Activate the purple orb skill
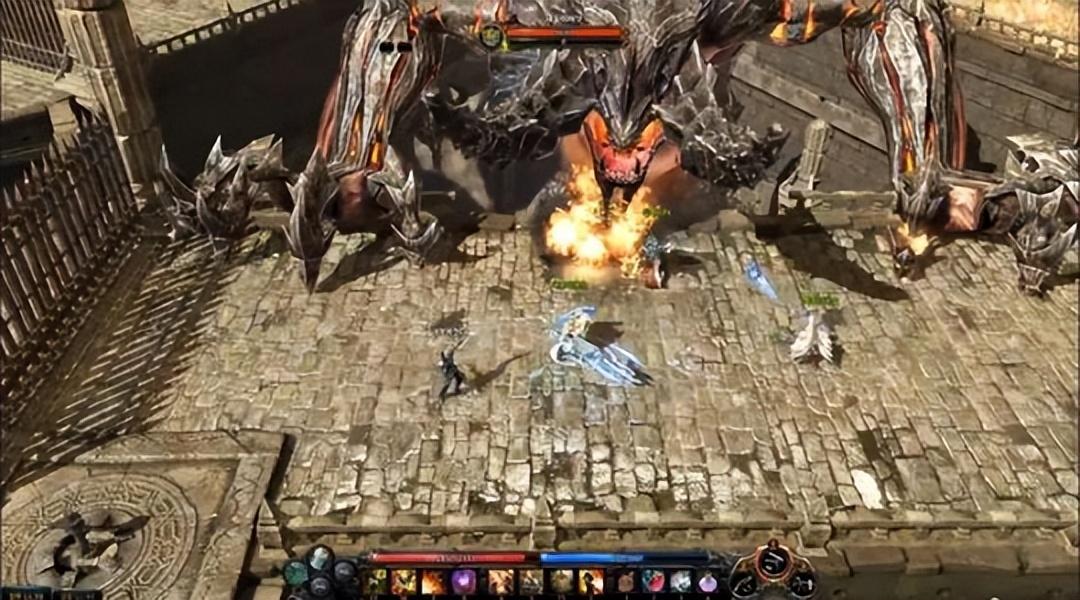 [464, 581]
